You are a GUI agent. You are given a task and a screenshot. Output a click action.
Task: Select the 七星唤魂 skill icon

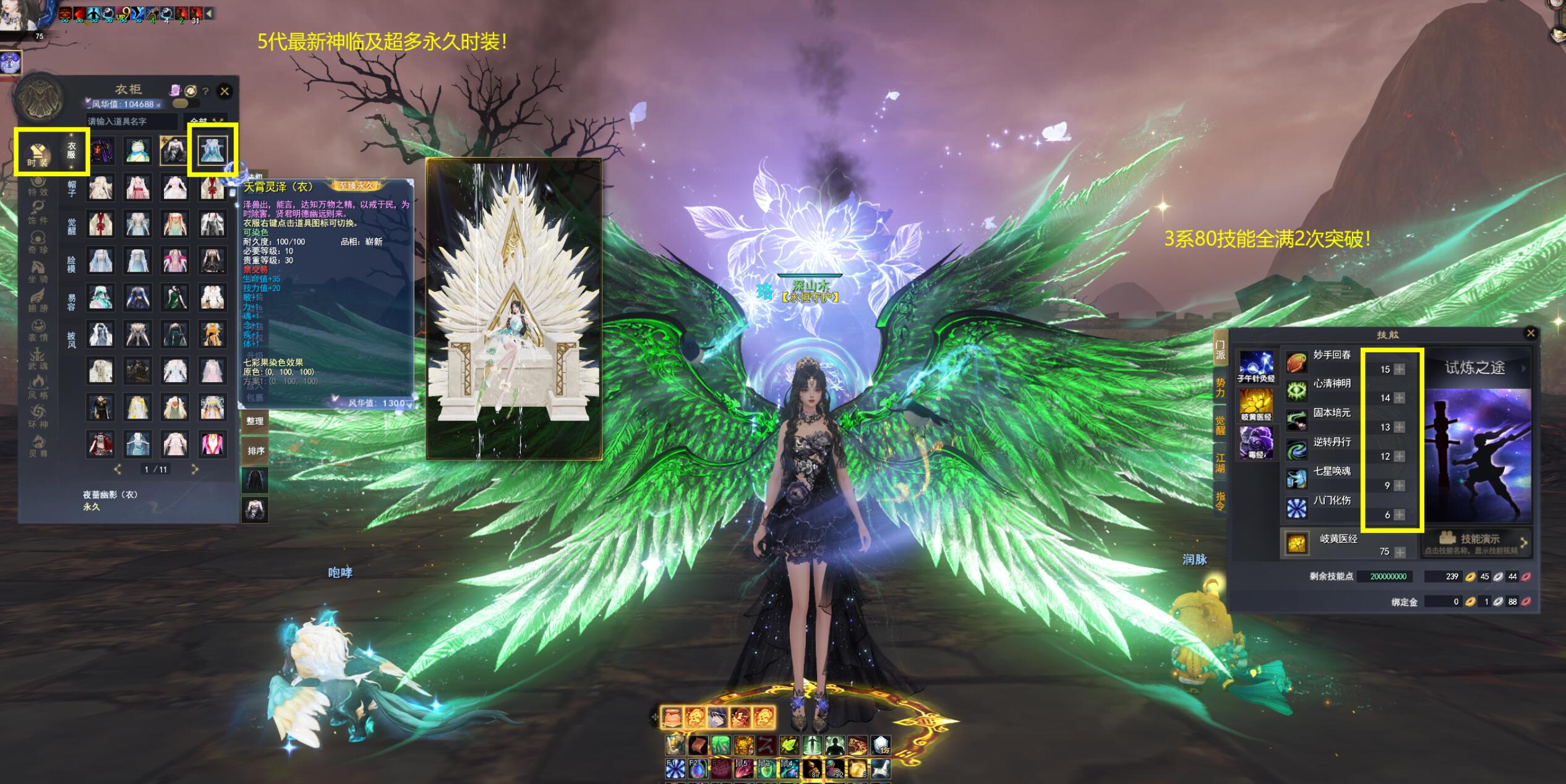point(1296,478)
